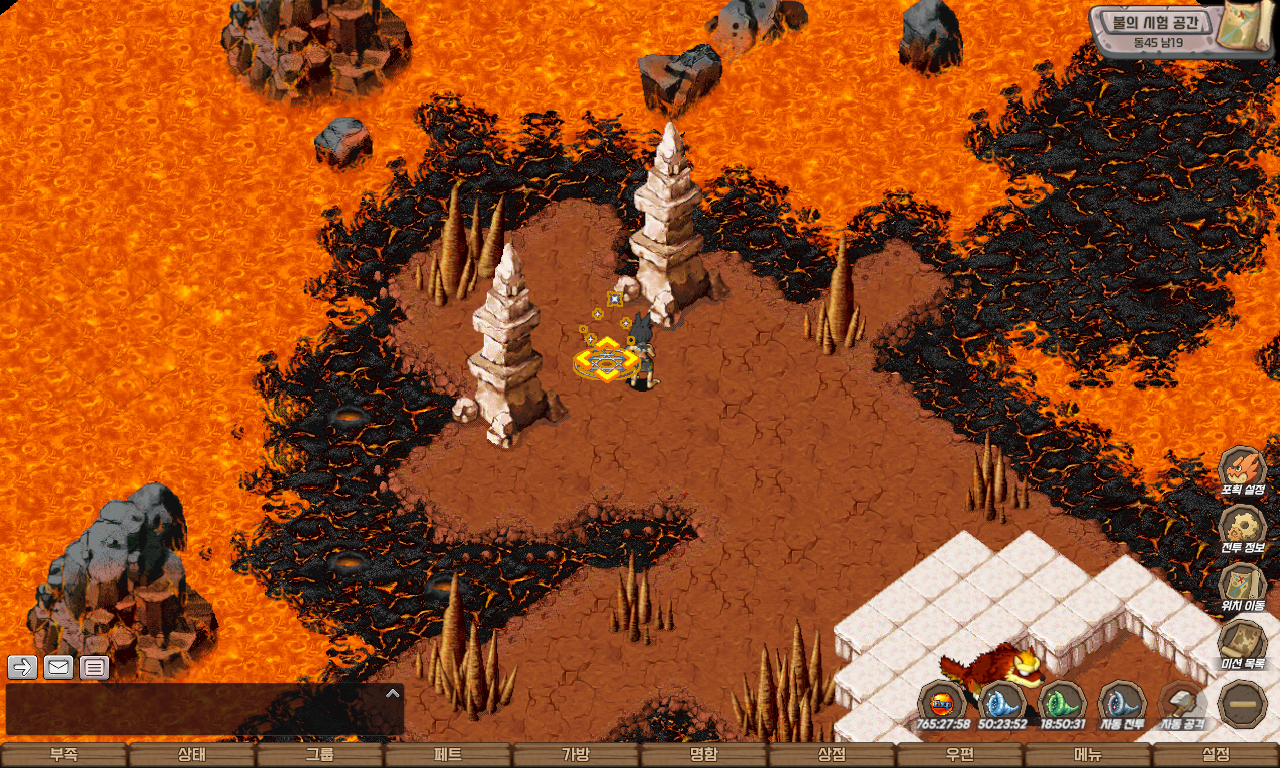Viewport: 1280px width, 768px height.
Task: Open the 설정 (settings) menu
Action: tap(1216, 755)
